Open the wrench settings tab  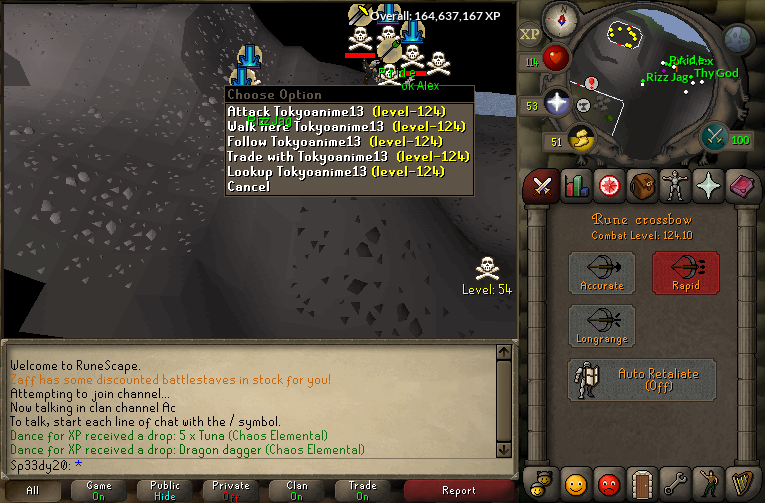[x=676, y=485]
